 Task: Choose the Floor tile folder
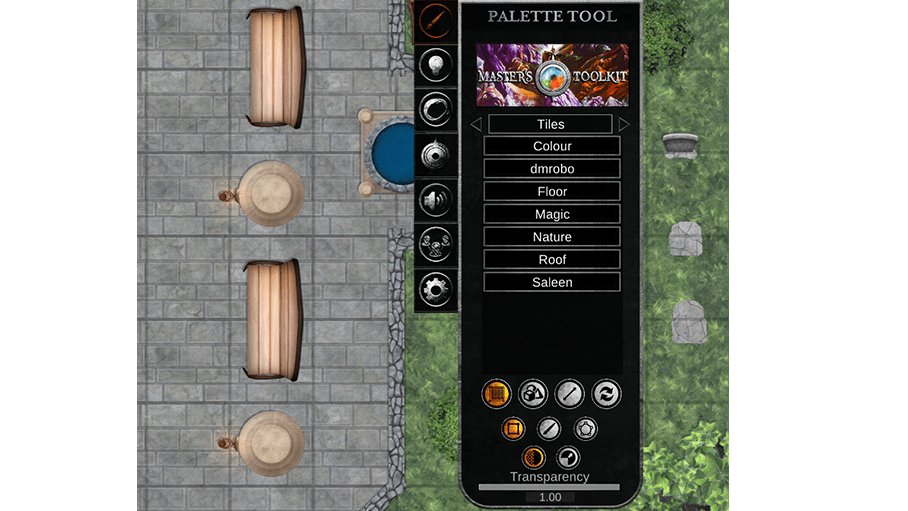(x=552, y=191)
